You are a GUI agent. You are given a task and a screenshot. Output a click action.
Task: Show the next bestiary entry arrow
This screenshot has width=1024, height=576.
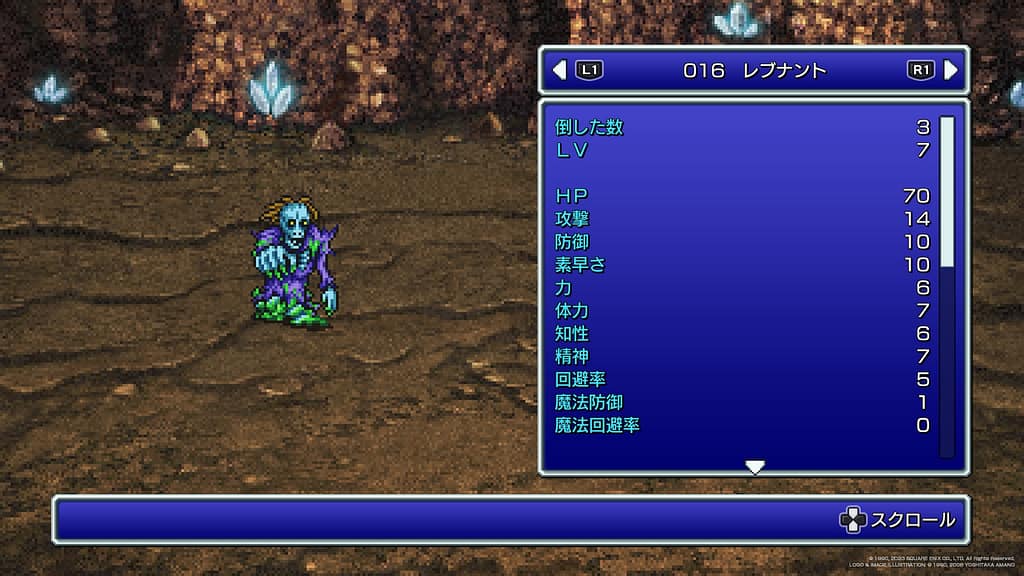[951, 70]
